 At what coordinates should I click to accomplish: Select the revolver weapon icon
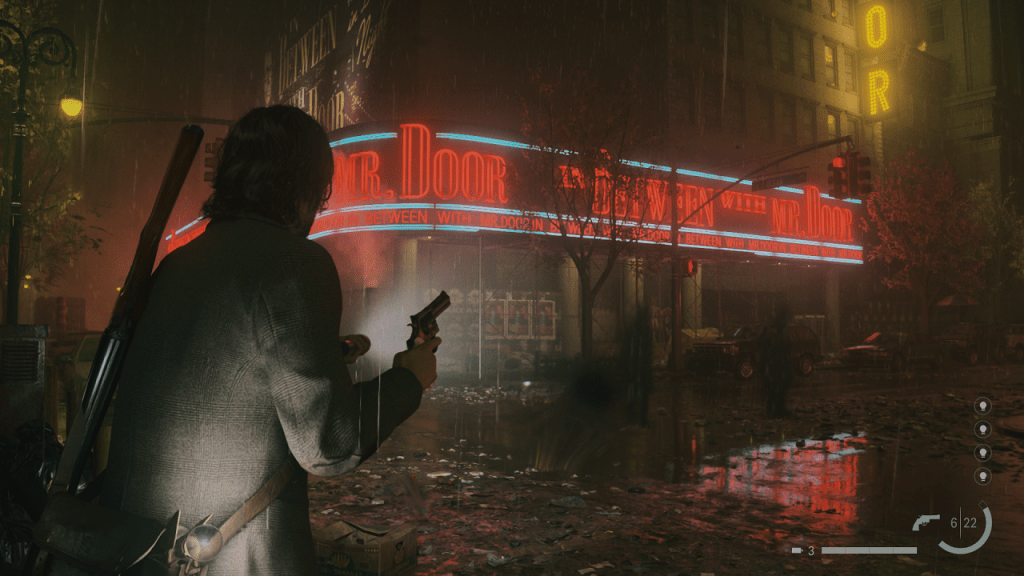pos(926,521)
